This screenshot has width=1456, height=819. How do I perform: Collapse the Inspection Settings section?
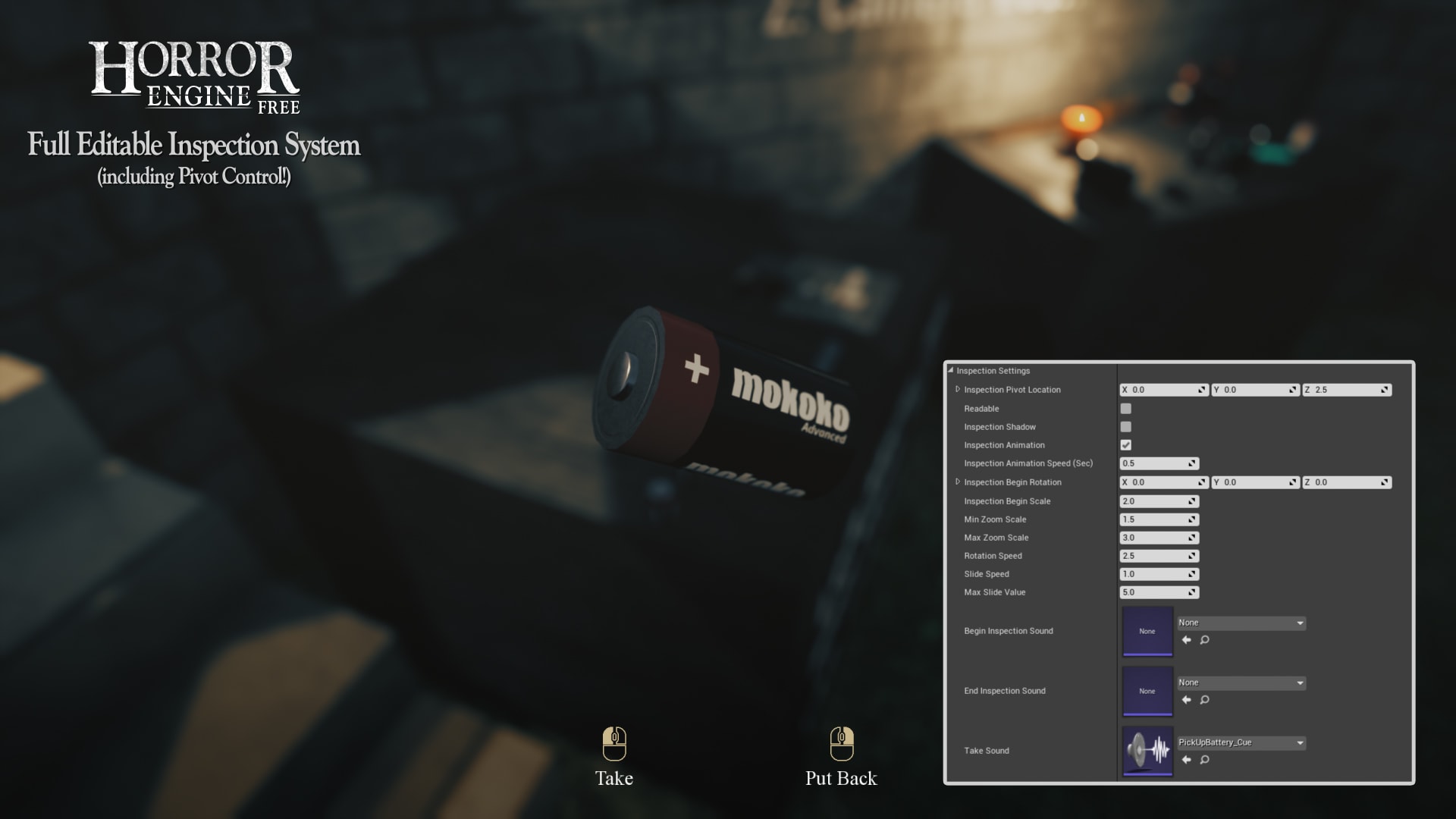coord(950,371)
